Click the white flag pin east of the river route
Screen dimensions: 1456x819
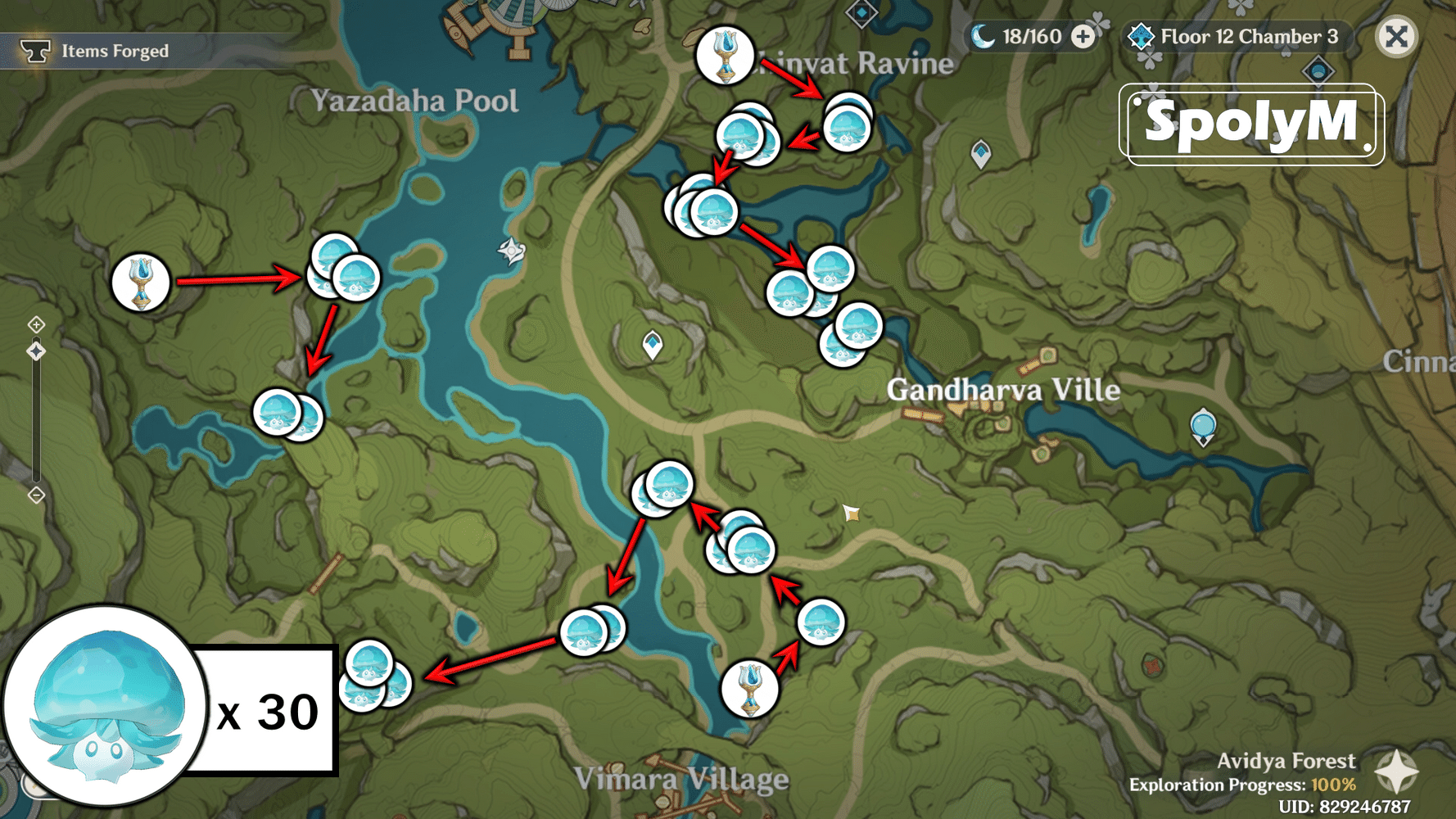tap(850, 514)
